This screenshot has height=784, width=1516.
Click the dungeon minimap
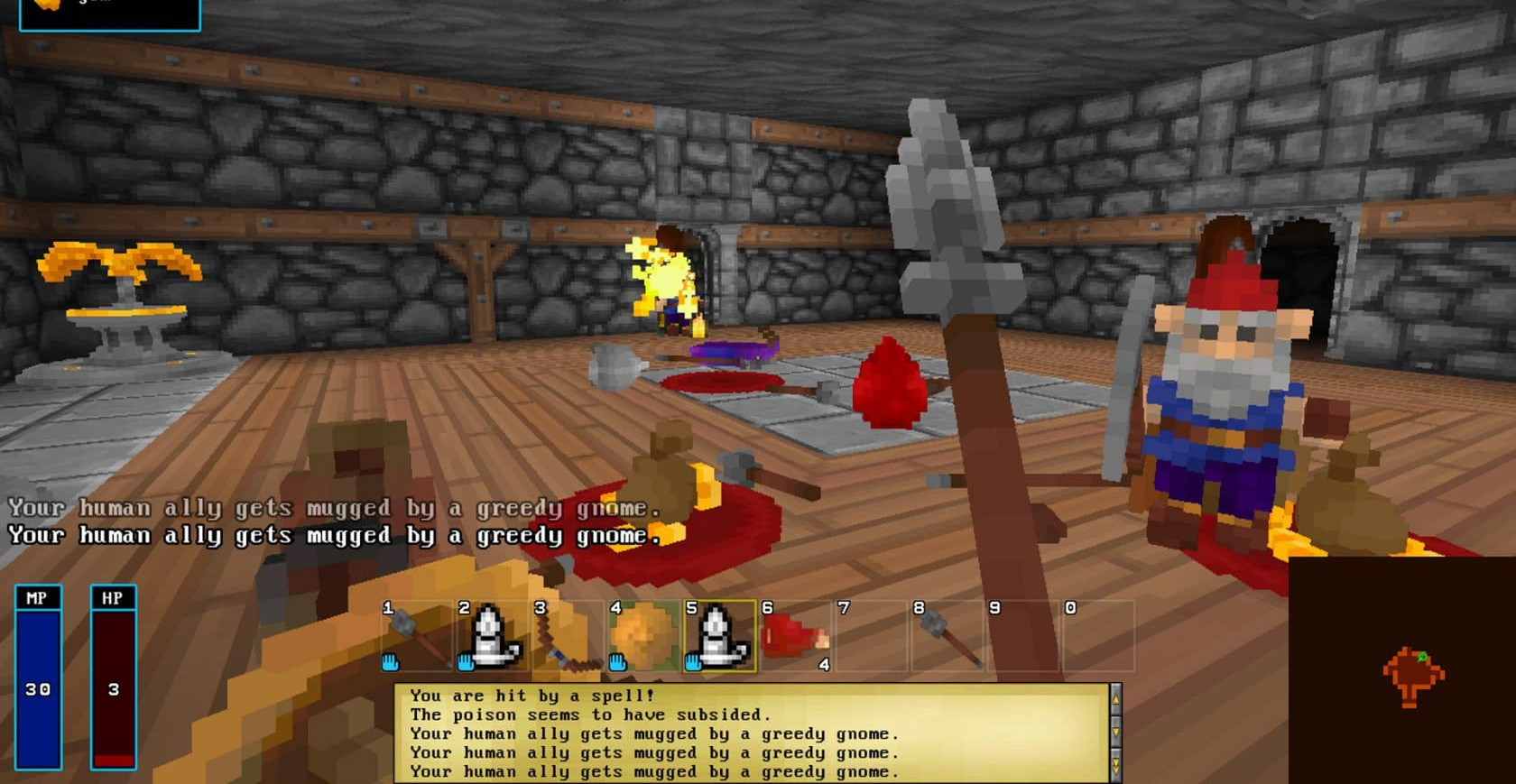1401,670
